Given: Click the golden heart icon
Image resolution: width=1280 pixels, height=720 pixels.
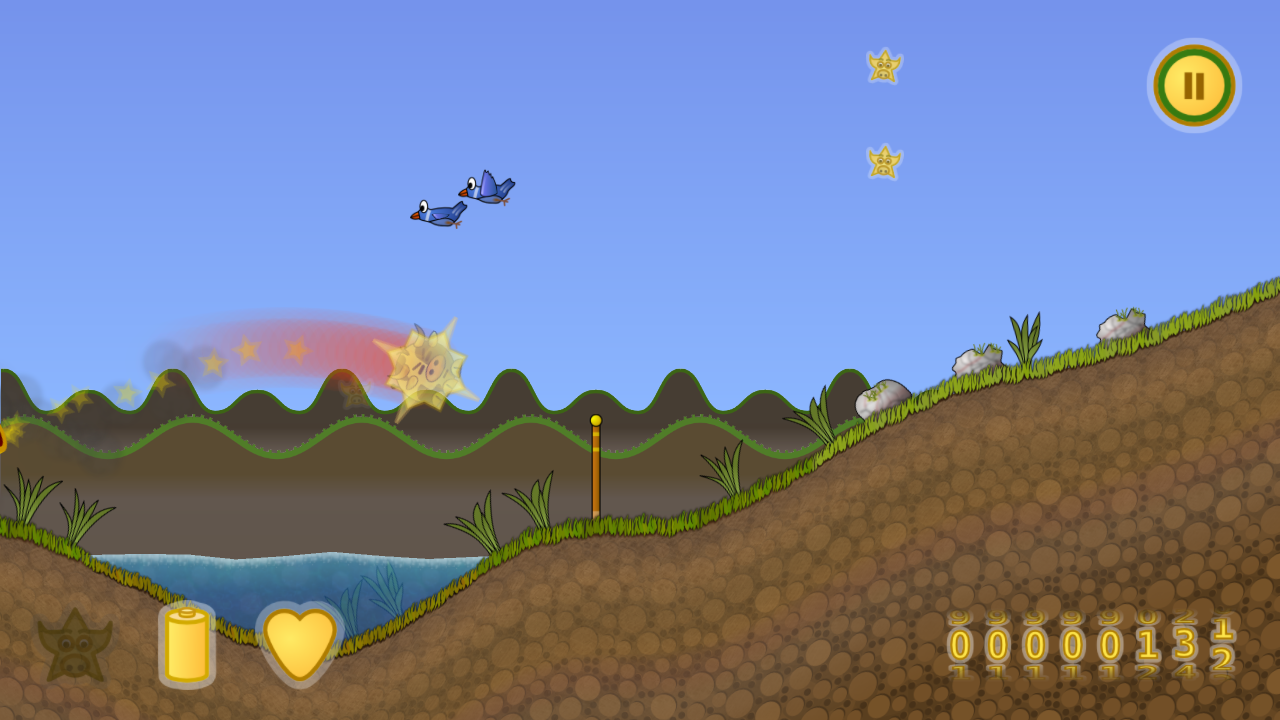Looking at the screenshot, I should coord(300,643).
